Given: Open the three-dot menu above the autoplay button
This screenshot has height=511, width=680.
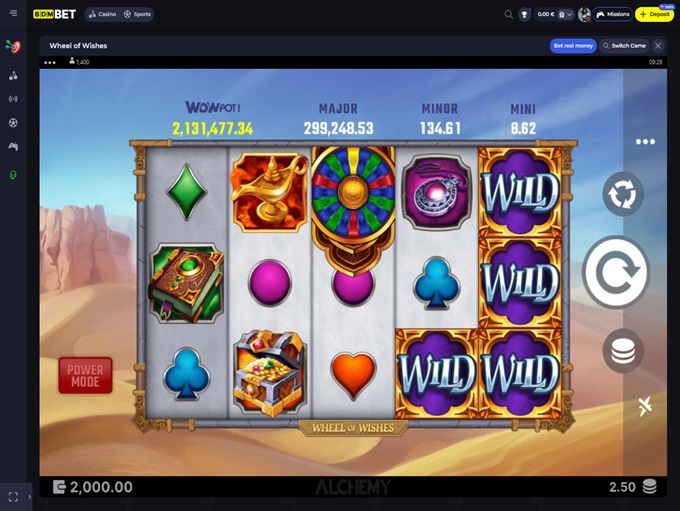Looking at the screenshot, I should (x=645, y=142).
